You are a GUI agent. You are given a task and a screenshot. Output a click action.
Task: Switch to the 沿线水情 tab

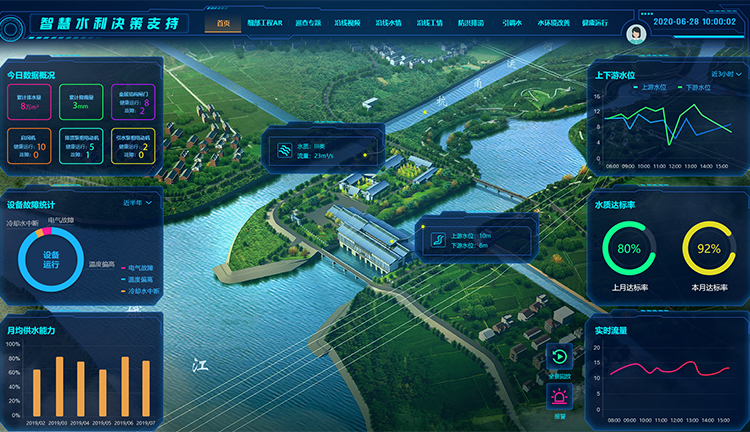pos(387,22)
